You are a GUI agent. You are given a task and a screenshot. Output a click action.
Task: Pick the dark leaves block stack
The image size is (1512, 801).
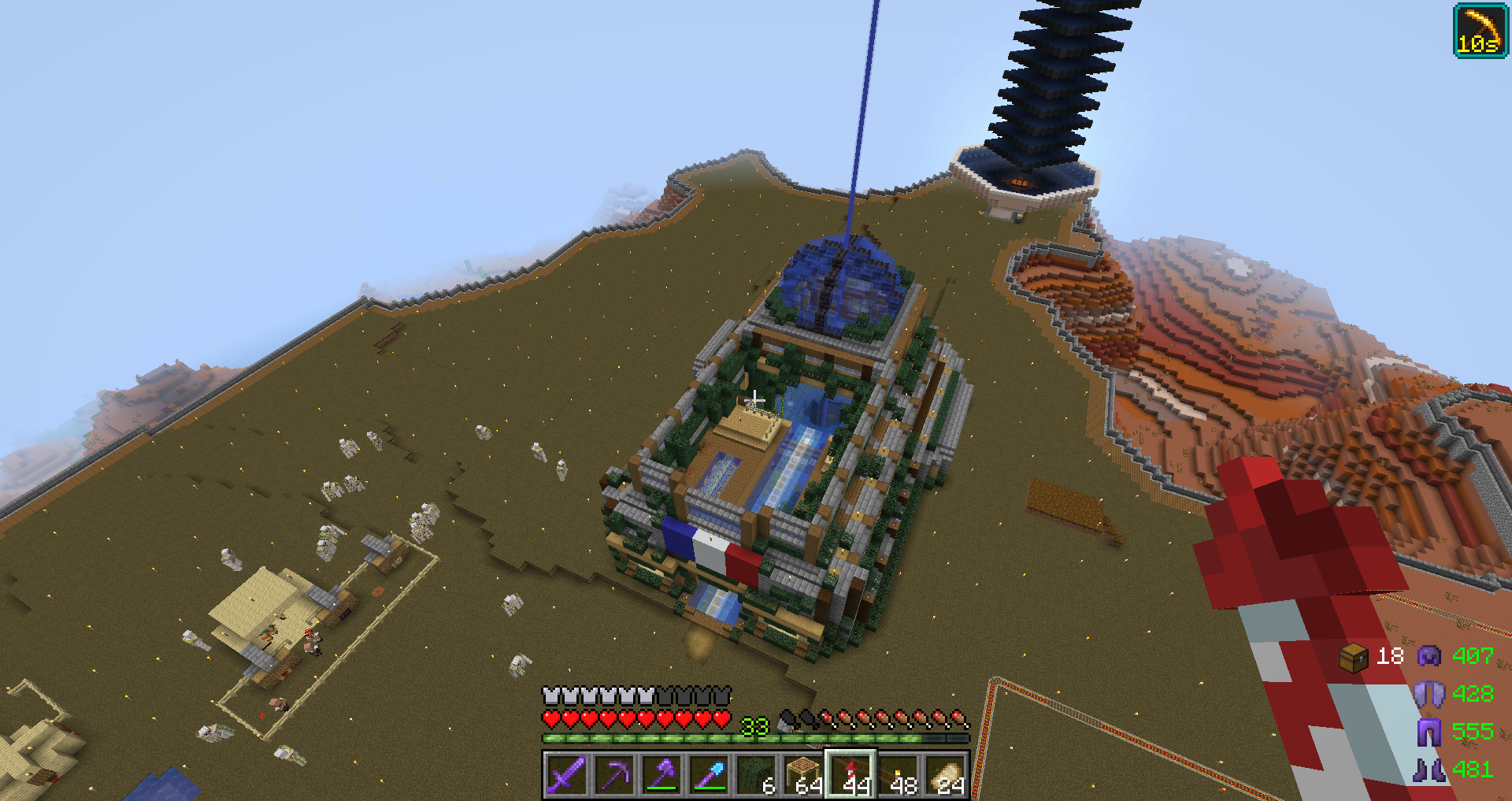[x=756, y=775]
